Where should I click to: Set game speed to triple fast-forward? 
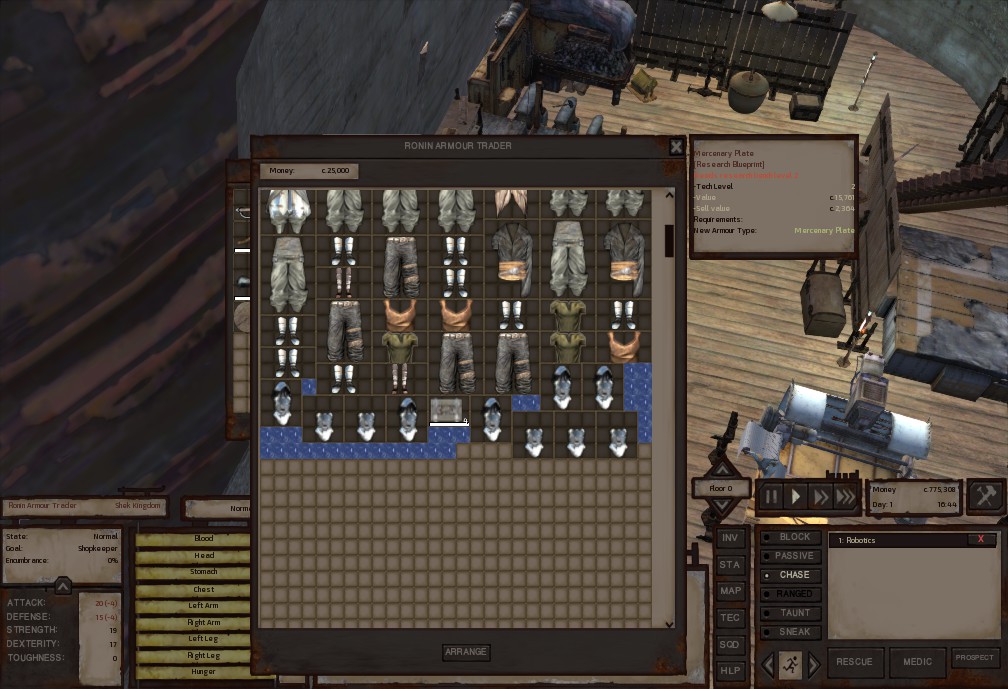846,496
